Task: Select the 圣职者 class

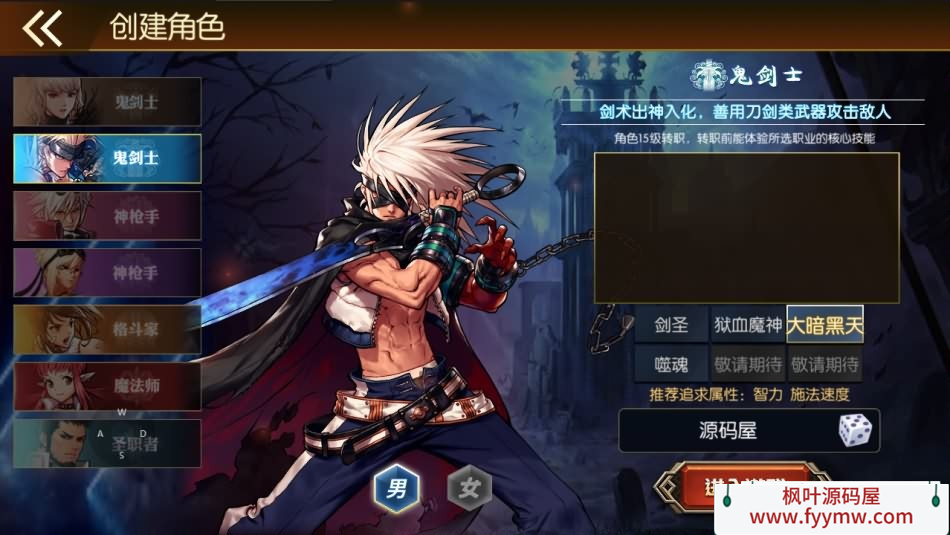Action: point(107,443)
